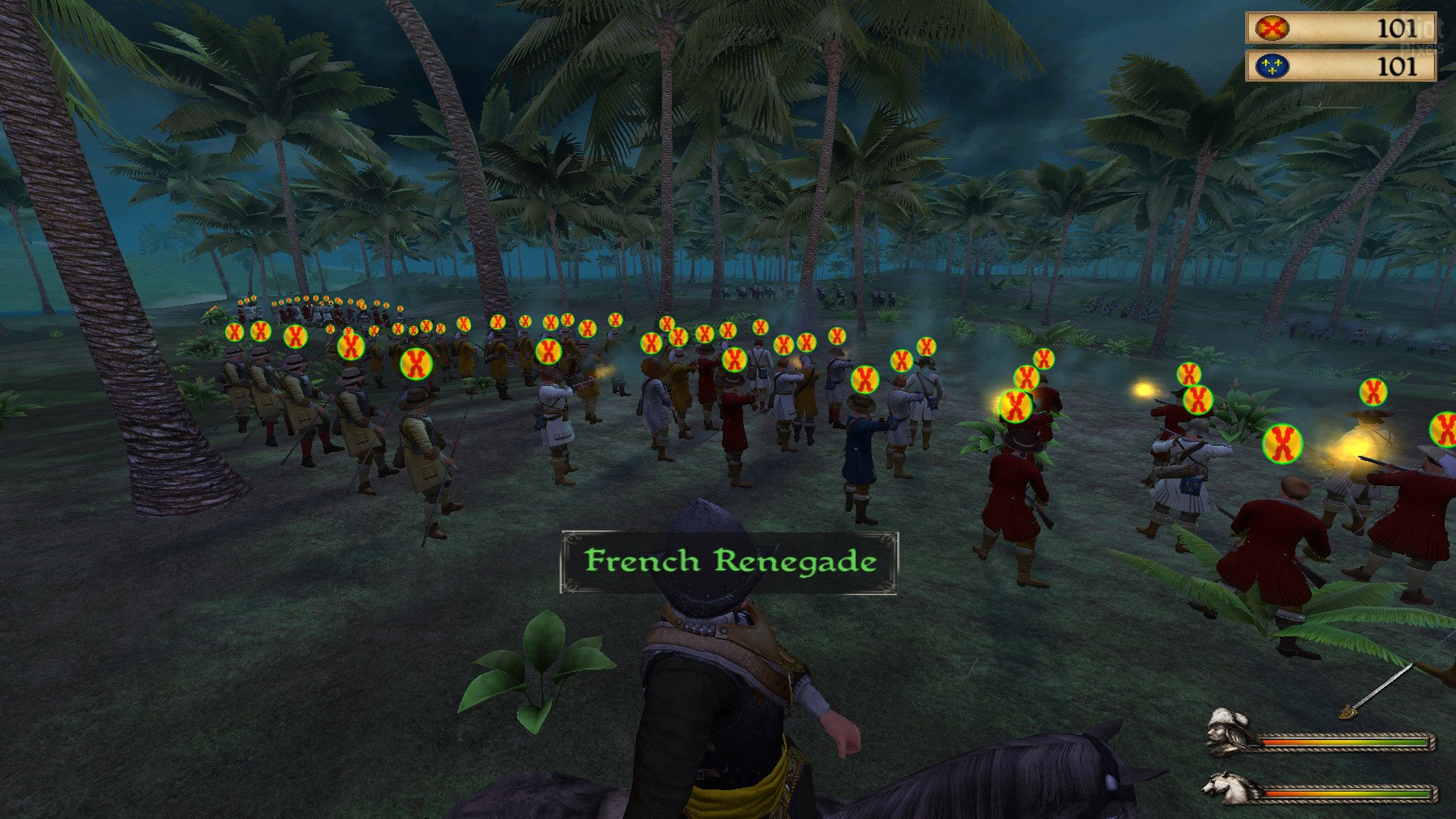Click the blue fleur-de-lis faction emblem
1456x819 pixels.
coord(1272,67)
